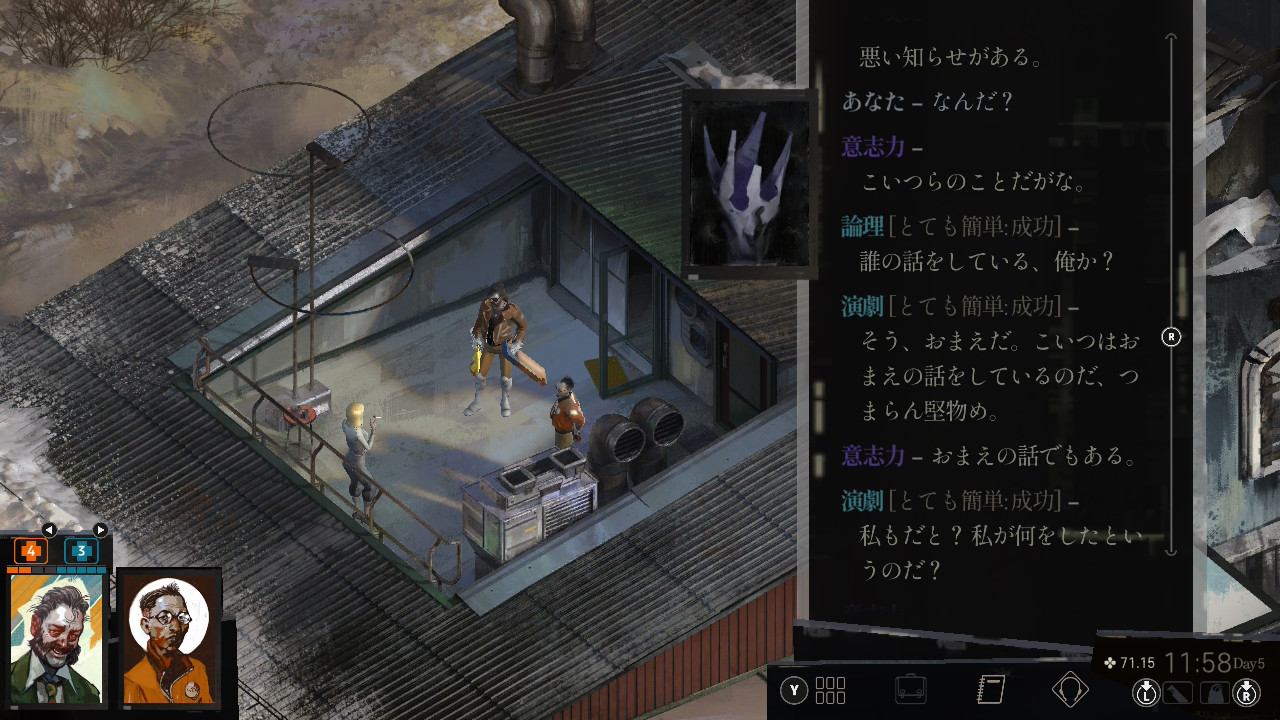1280x720 pixels.
Task: Use the teal morale healing item
Action: pyautogui.click(x=81, y=551)
